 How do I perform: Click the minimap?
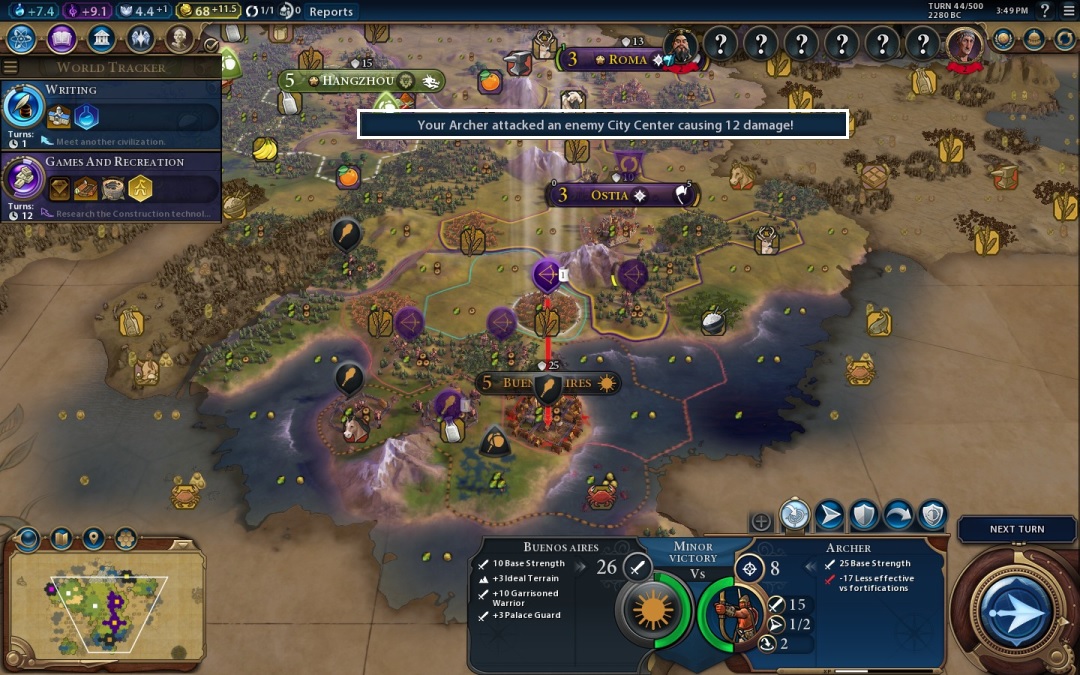click(x=105, y=599)
